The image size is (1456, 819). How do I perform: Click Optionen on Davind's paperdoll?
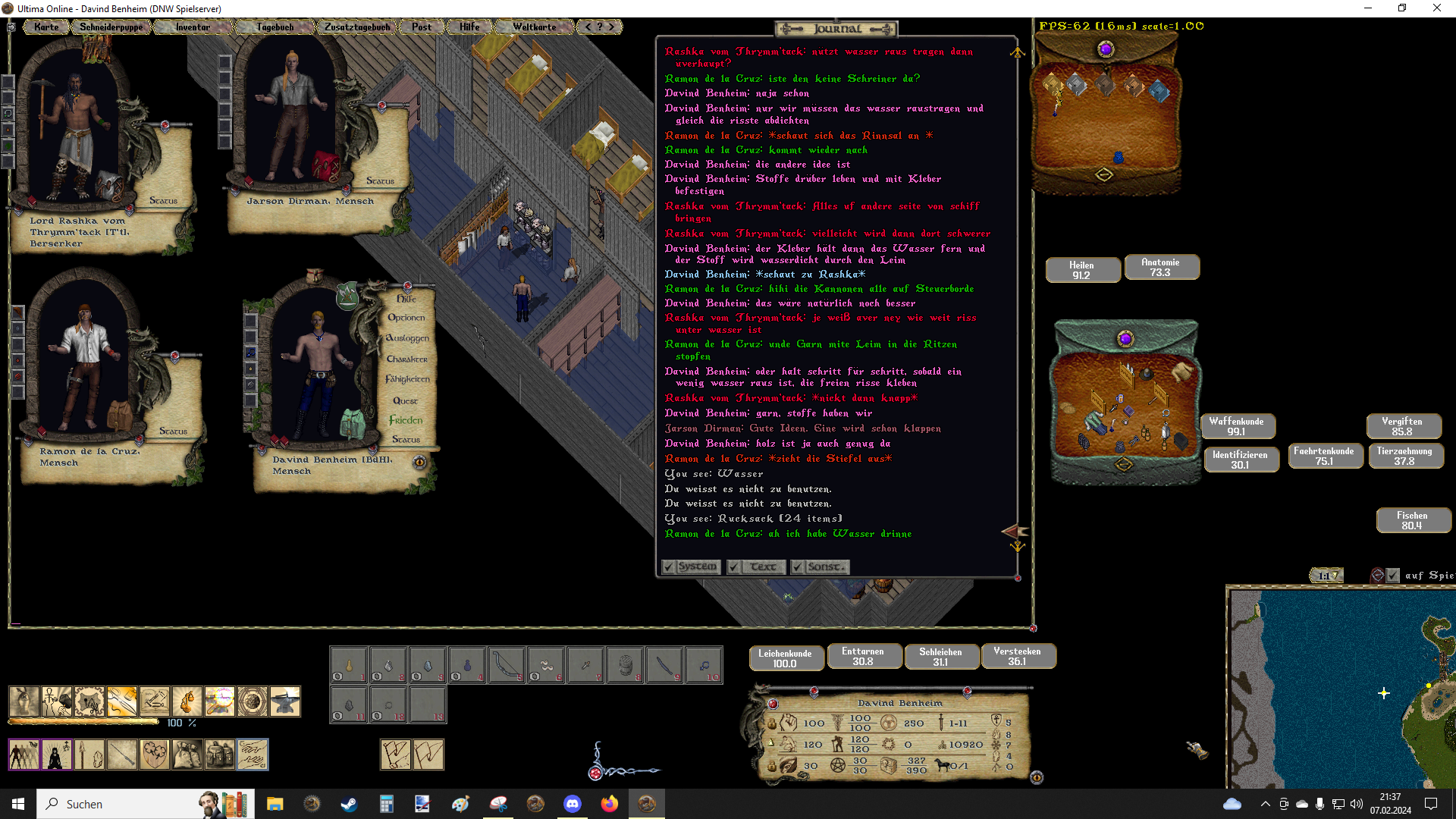(x=406, y=318)
